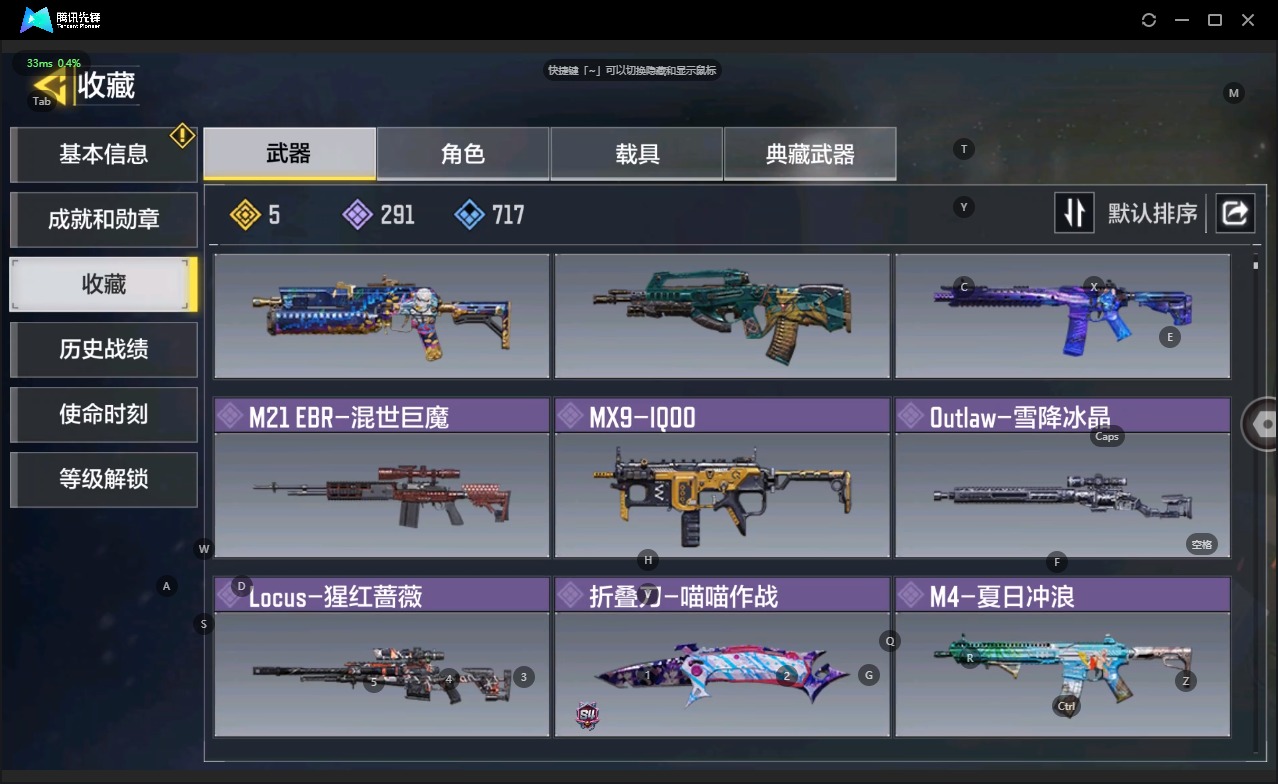Choose the MX9-IQOO weapon card
The width and height of the screenshot is (1278, 784).
tap(722, 478)
